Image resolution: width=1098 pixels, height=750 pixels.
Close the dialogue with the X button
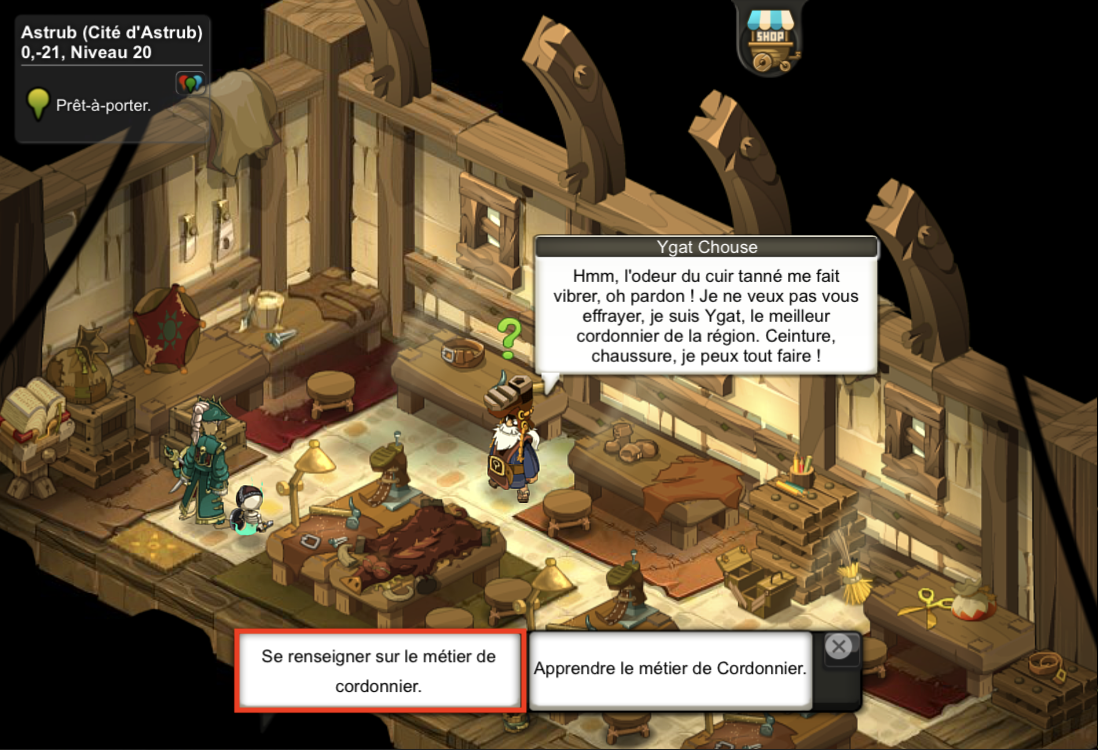pos(840,647)
